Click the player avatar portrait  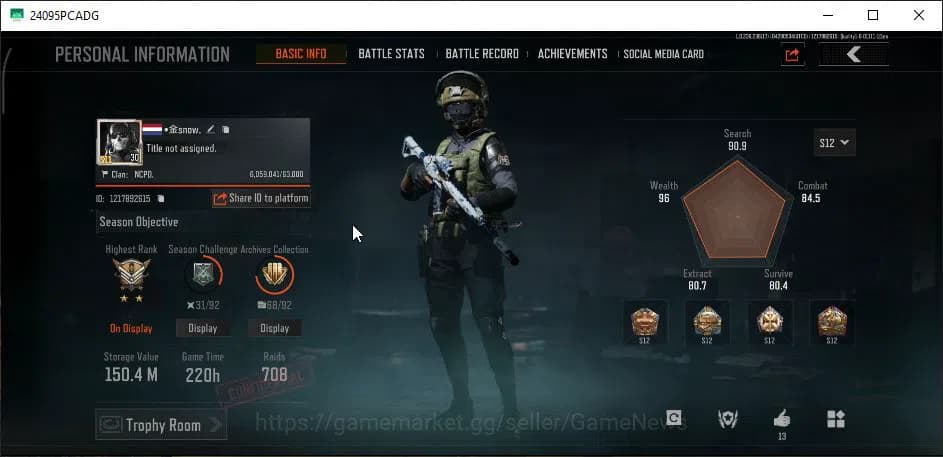pos(119,142)
